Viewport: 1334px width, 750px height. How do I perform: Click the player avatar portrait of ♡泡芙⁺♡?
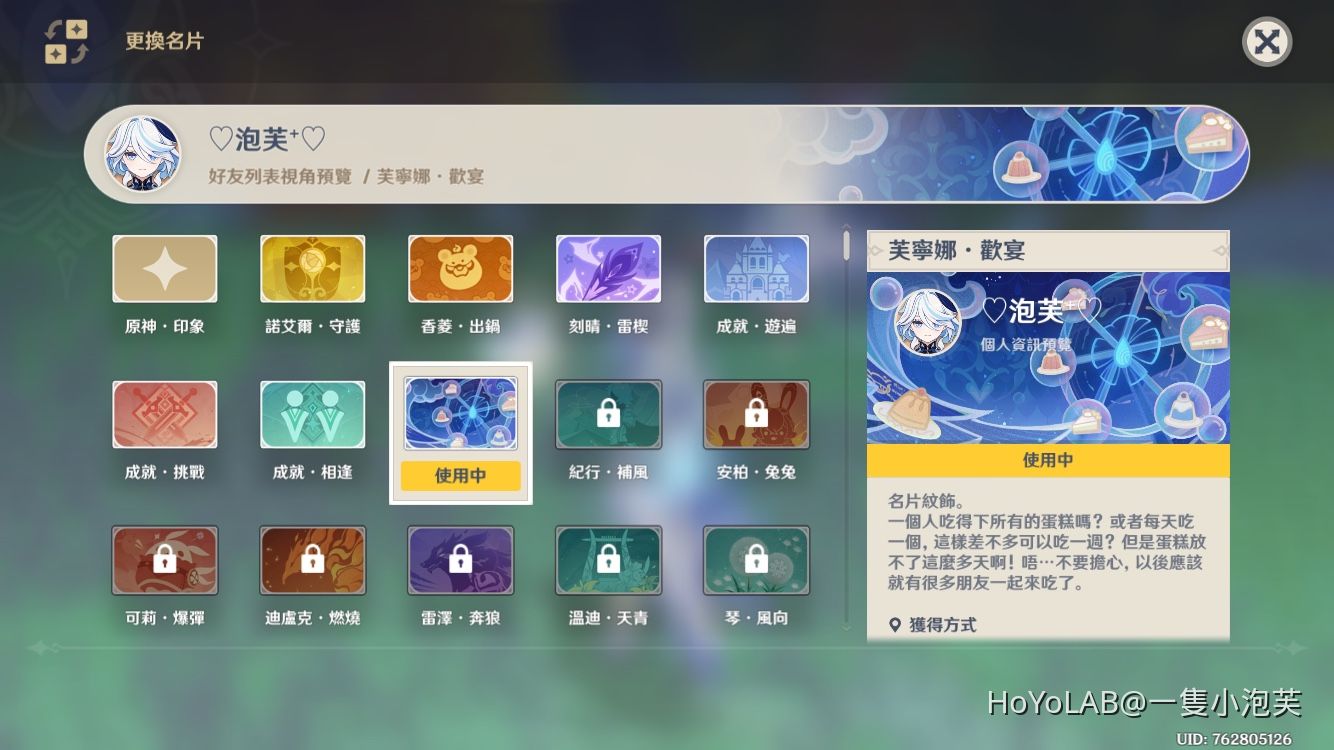click(x=142, y=155)
